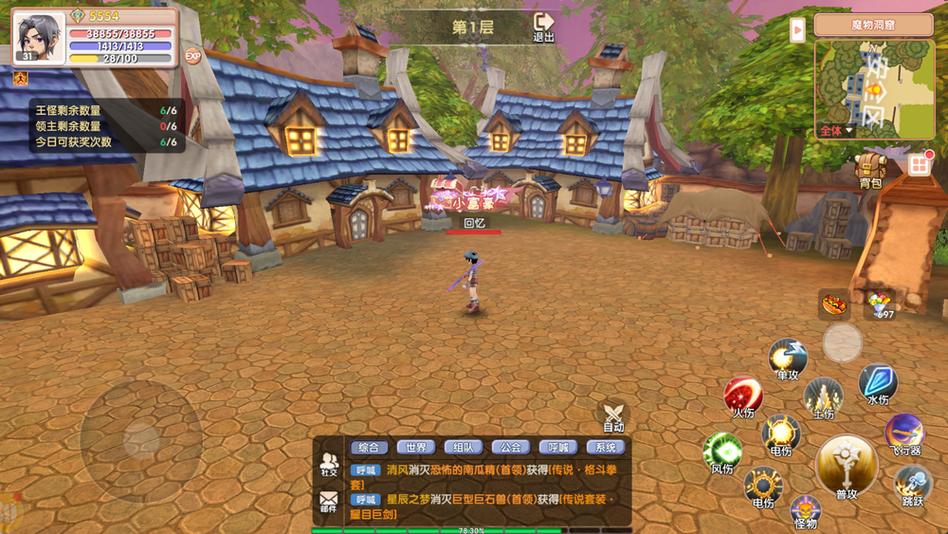Cast the 火伤 fire skill
The width and height of the screenshot is (948, 534).
click(743, 396)
